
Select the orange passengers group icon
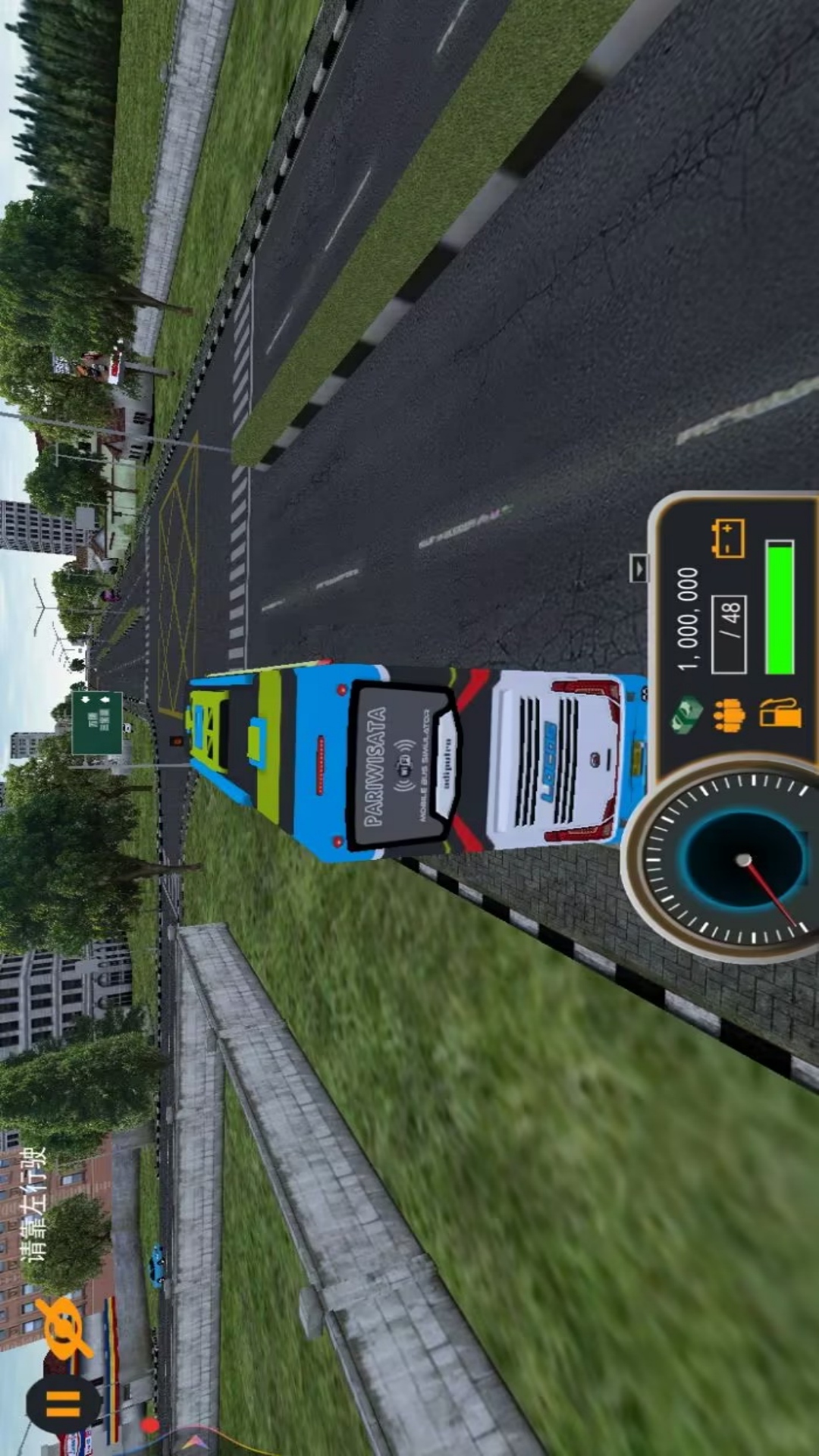click(x=729, y=715)
